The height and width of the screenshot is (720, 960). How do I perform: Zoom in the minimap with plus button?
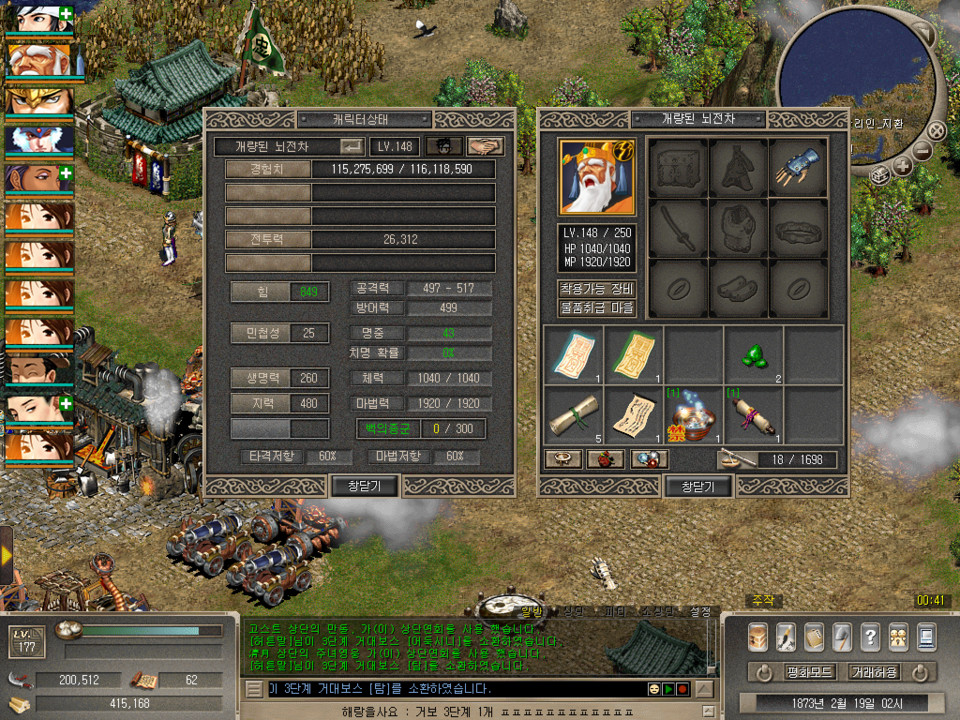coord(903,166)
